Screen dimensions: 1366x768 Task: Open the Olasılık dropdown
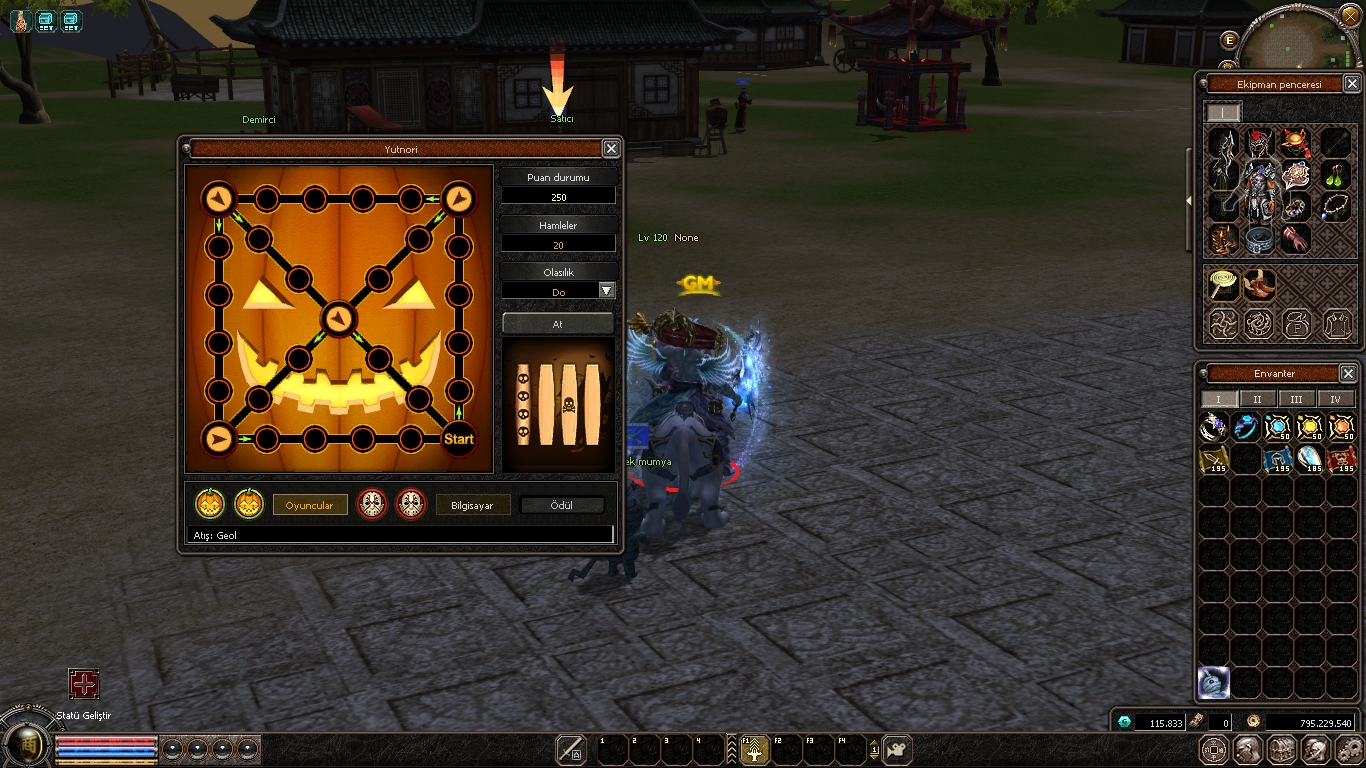pyautogui.click(x=606, y=291)
